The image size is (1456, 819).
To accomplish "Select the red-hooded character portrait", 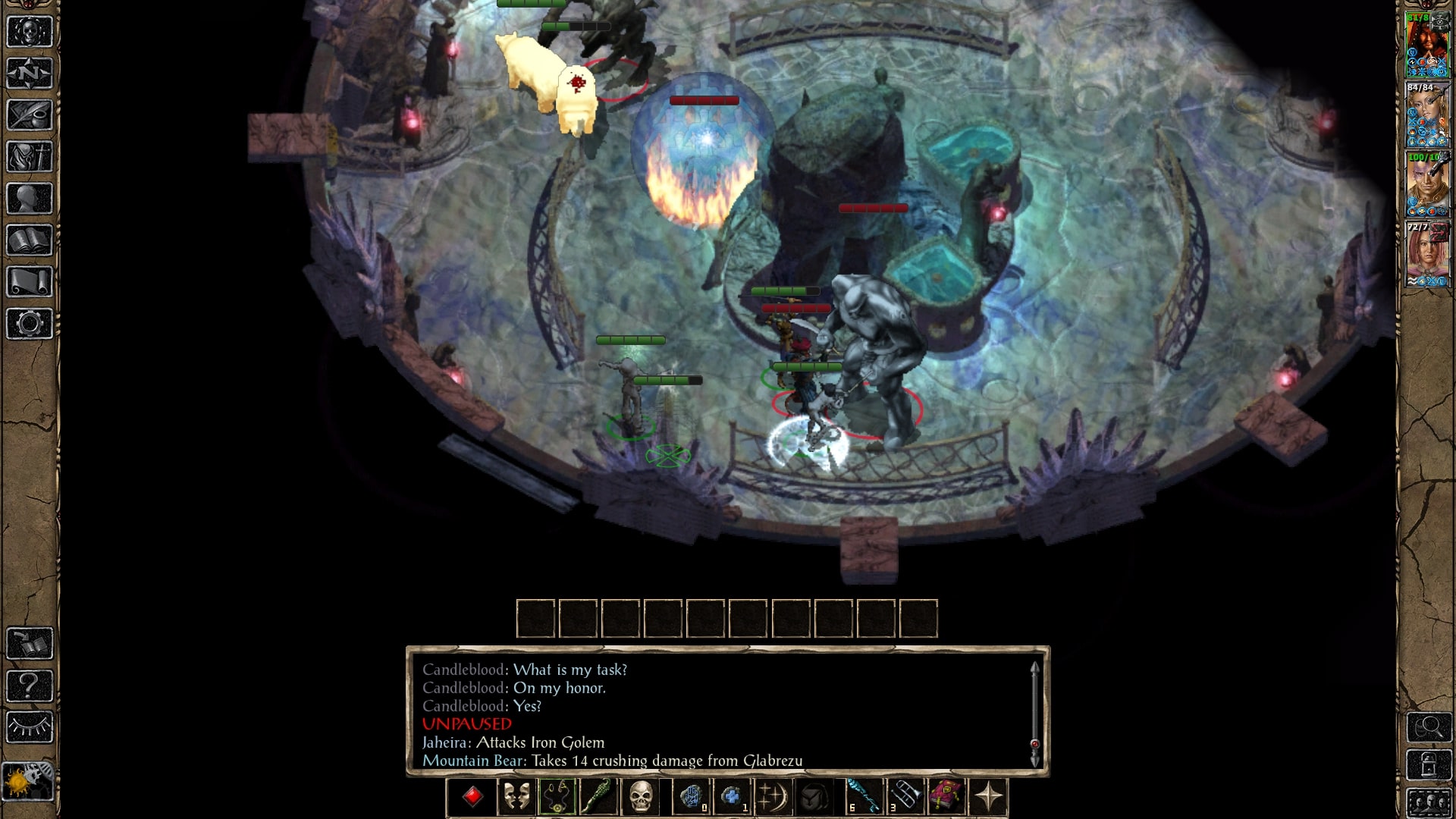I will pyautogui.click(x=1427, y=45).
